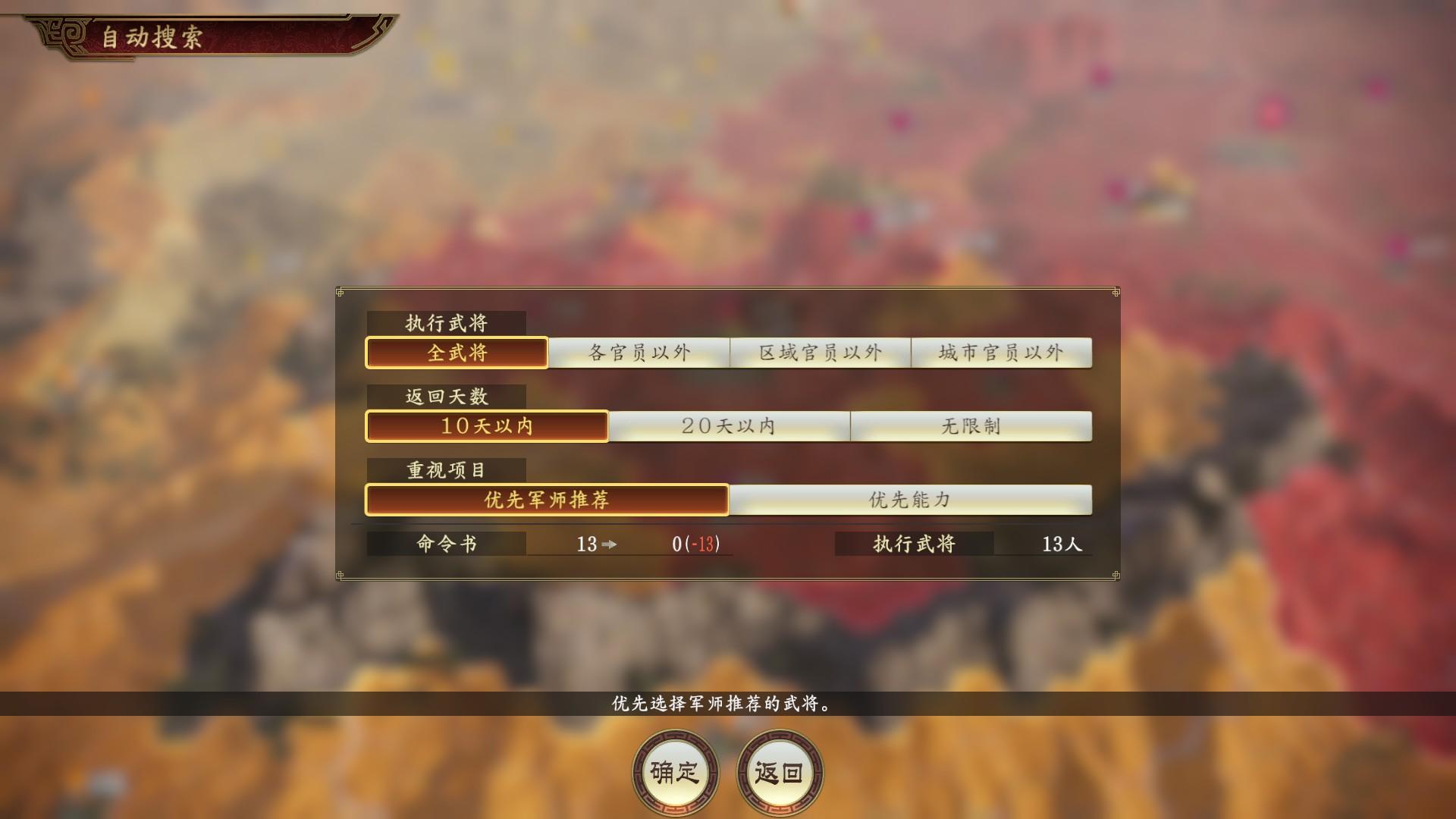1456x819 pixels.
Task: Enable 优先军师推荐 priority option
Action: [x=546, y=500]
